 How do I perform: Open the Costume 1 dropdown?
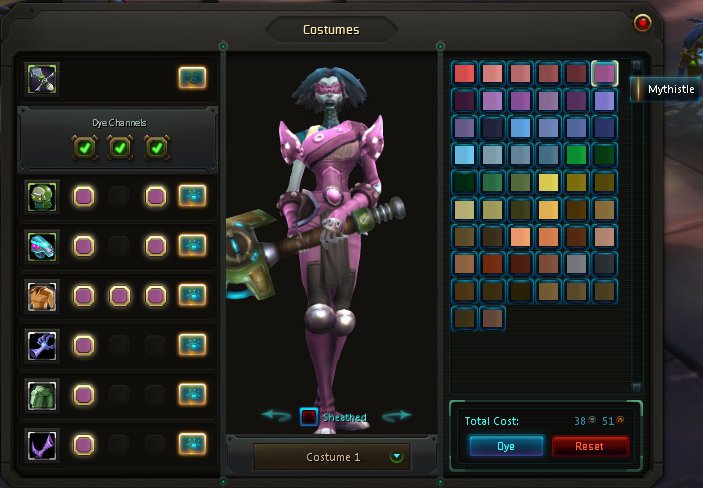398,457
